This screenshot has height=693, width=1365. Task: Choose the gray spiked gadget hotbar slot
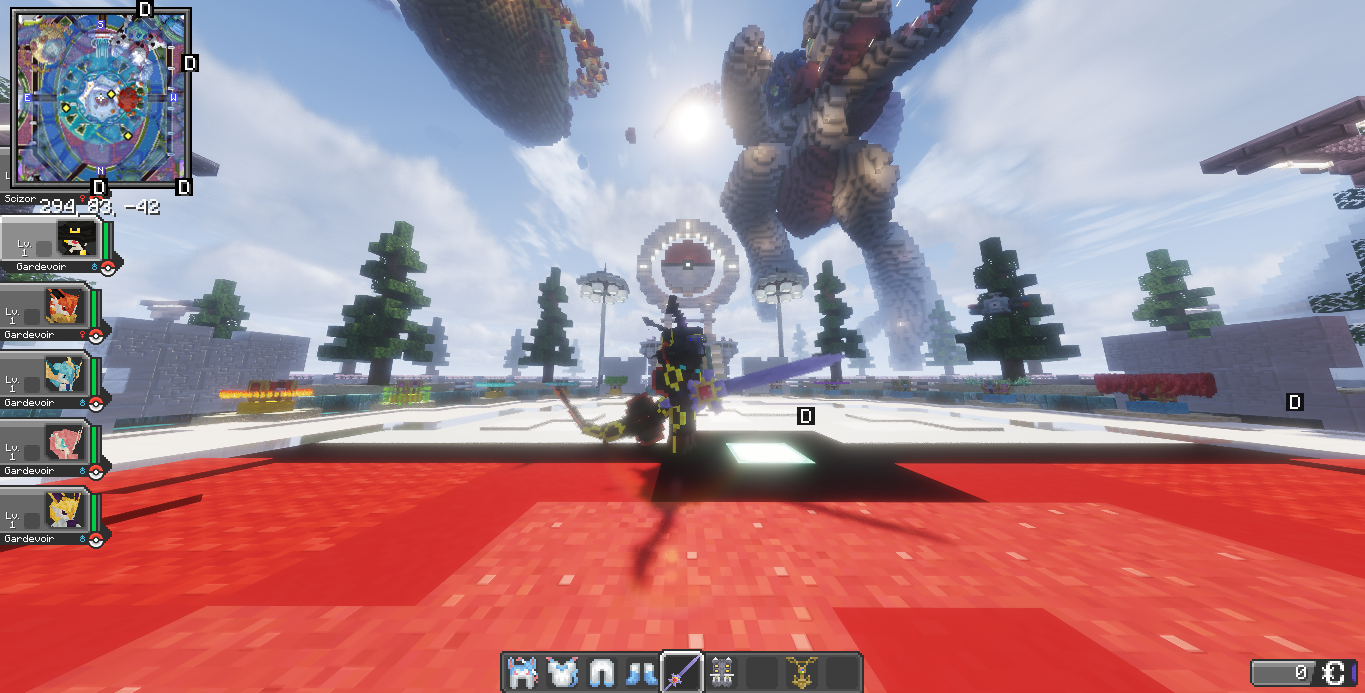tap(721, 672)
